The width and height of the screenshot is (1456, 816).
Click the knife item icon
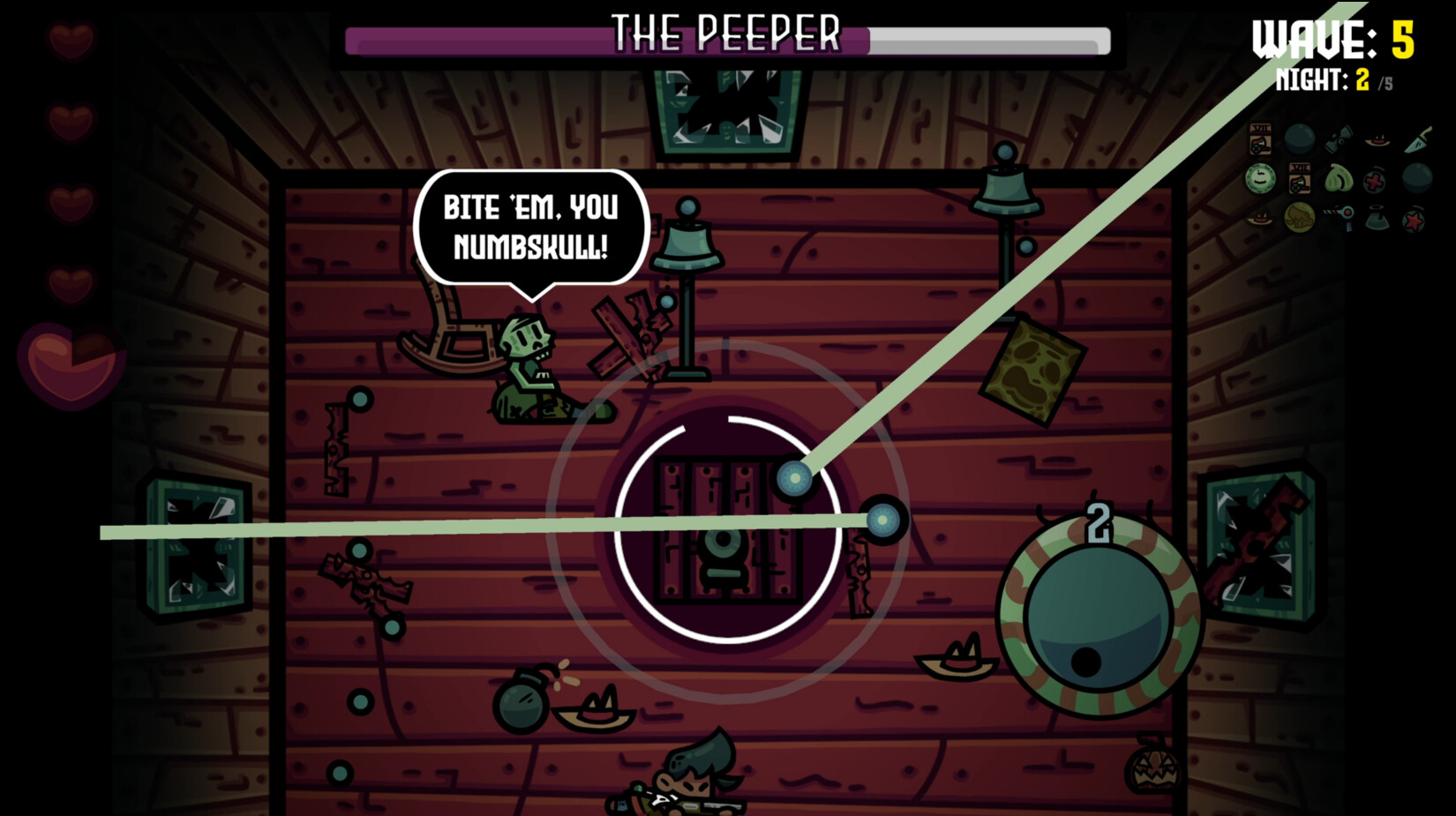(1416, 138)
